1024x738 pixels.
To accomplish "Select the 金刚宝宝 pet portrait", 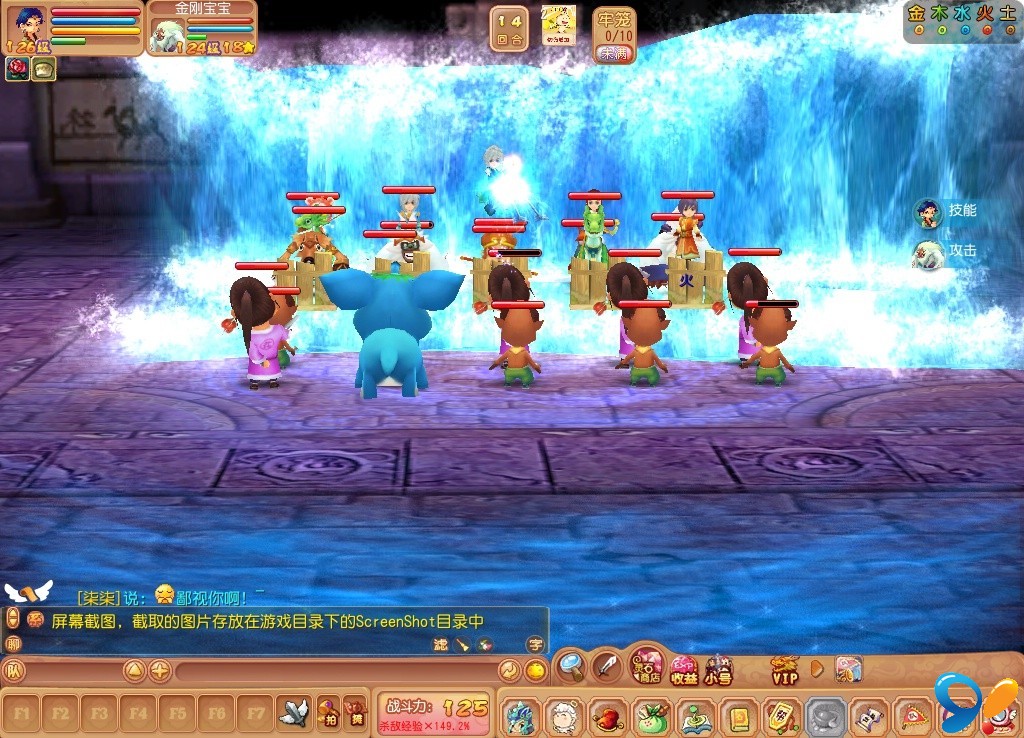I will point(166,35).
